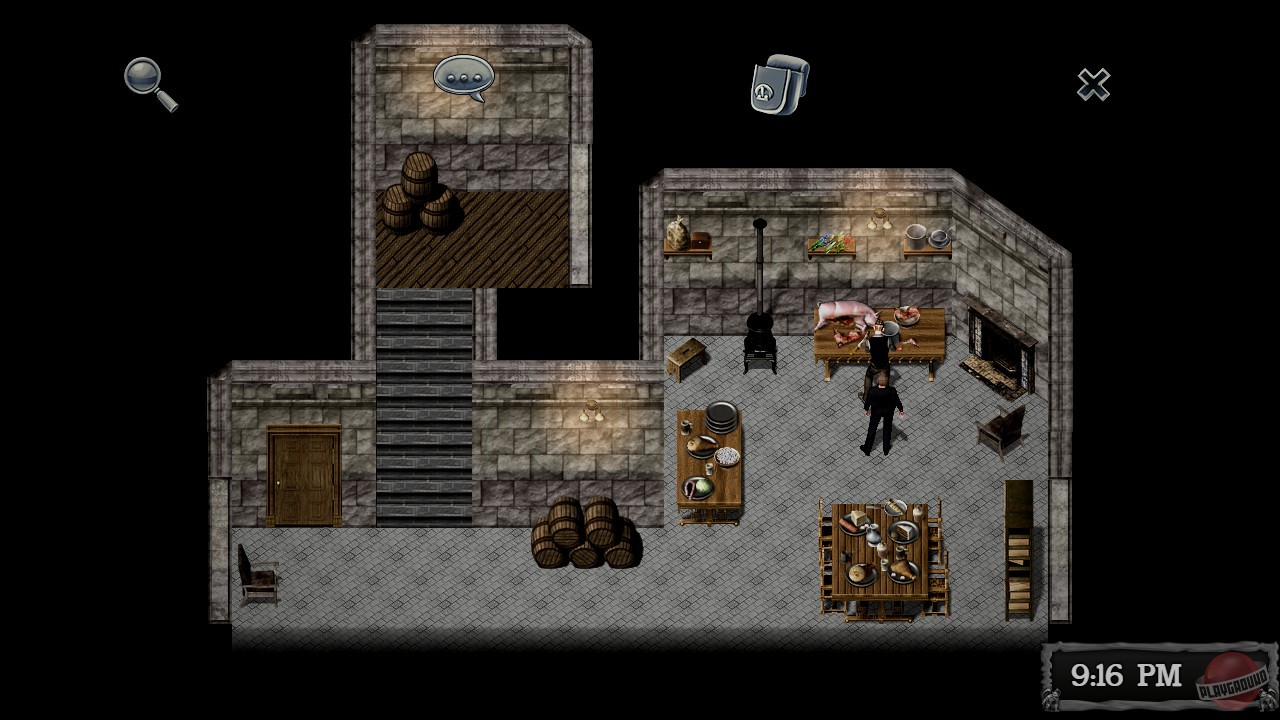This screenshot has height=720, width=1280.
Task: Click the table with pots and jugs
Action: pos(712,455)
